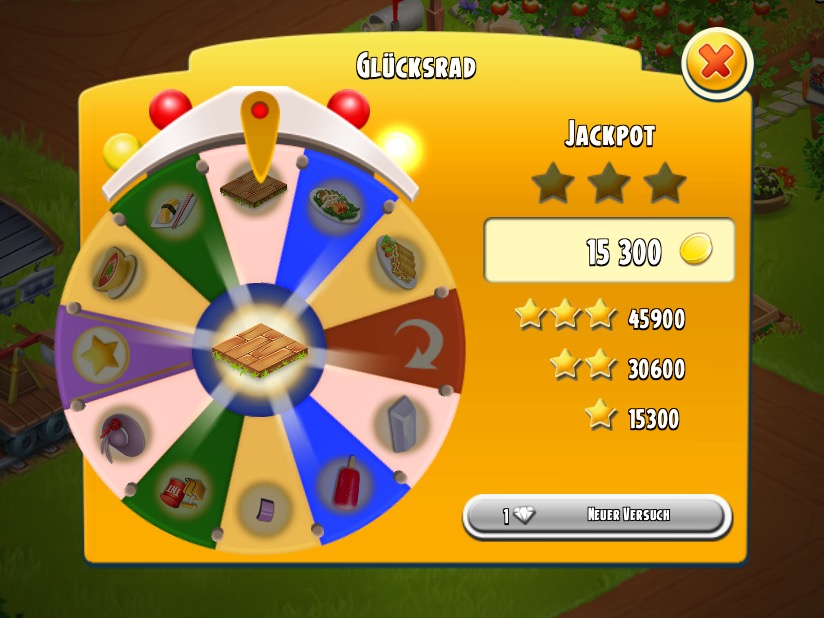Close the Glücksrad window

point(716,64)
